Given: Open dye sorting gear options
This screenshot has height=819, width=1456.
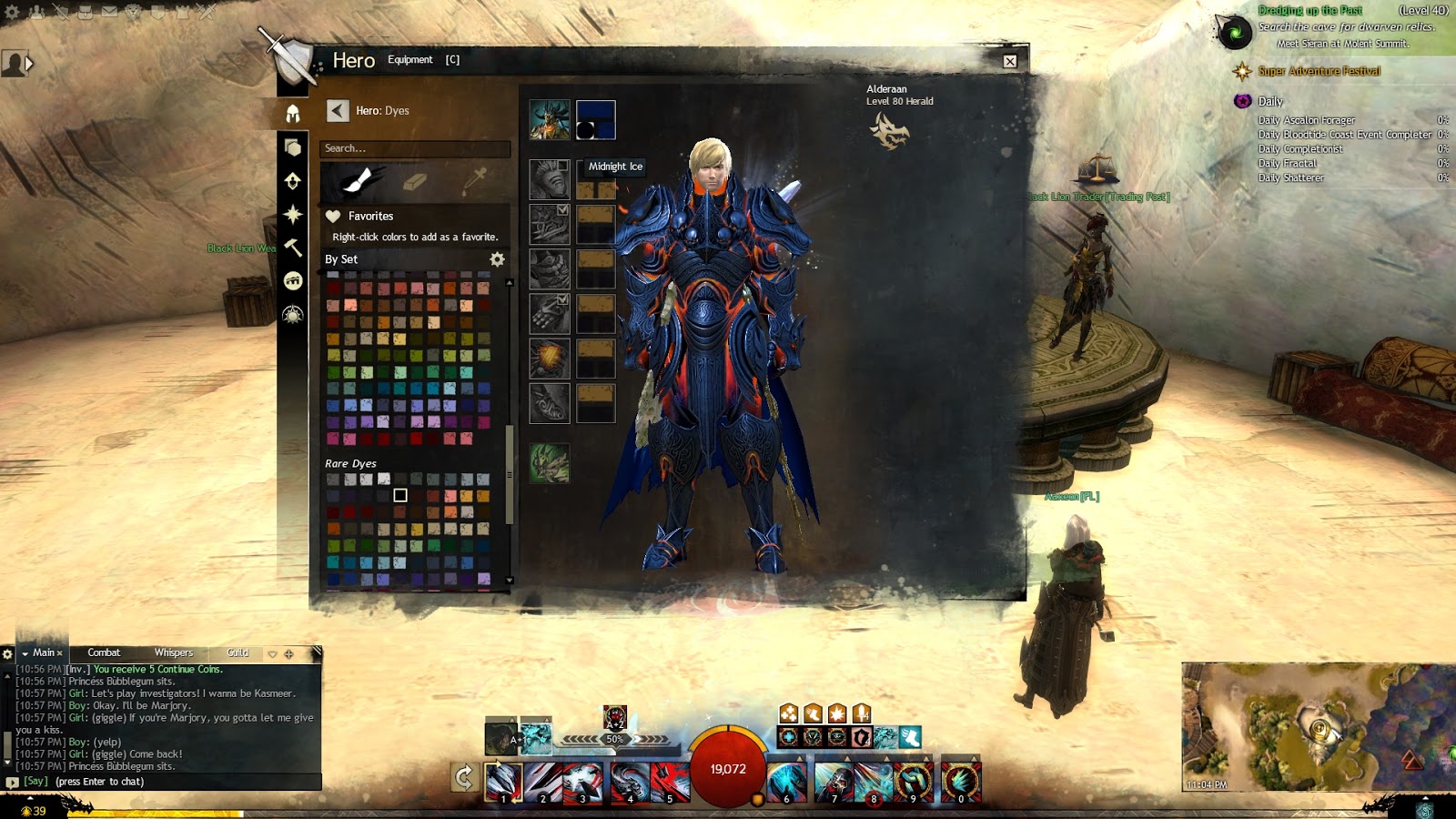Looking at the screenshot, I should (497, 259).
